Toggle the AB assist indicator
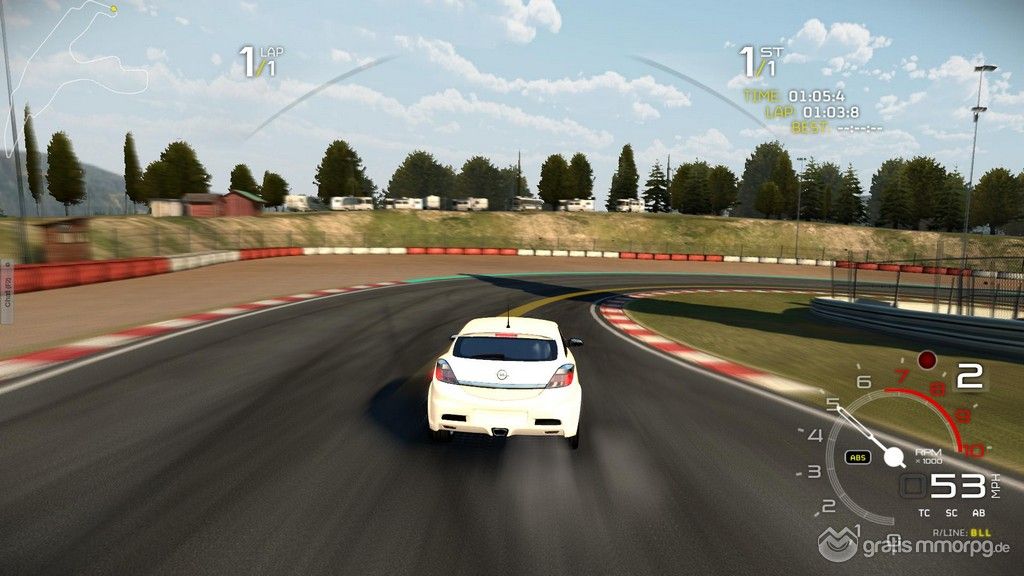This screenshot has width=1024, height=576. click(x=977, y=513)
